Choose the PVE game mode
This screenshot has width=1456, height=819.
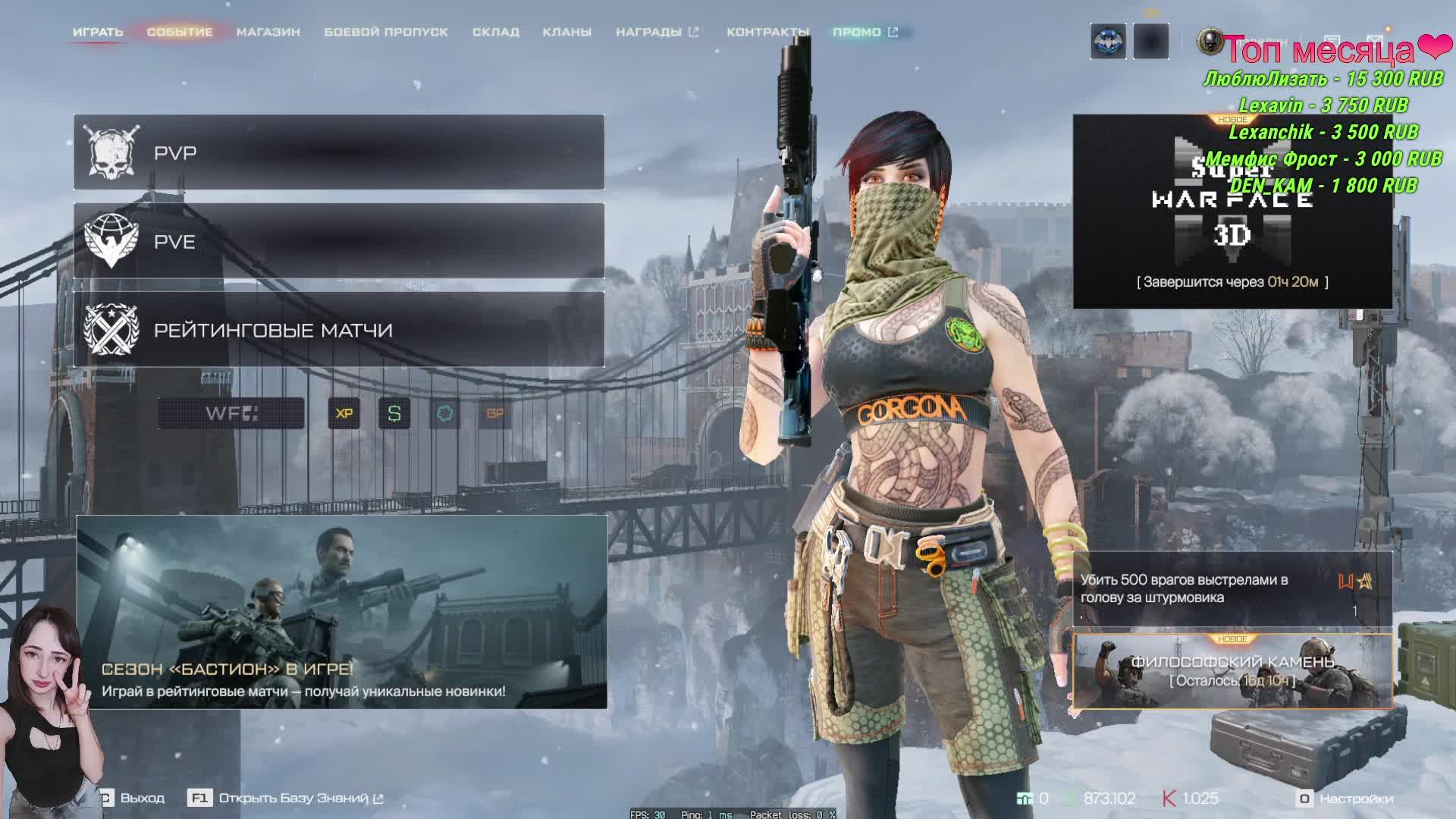coord(339,241)
